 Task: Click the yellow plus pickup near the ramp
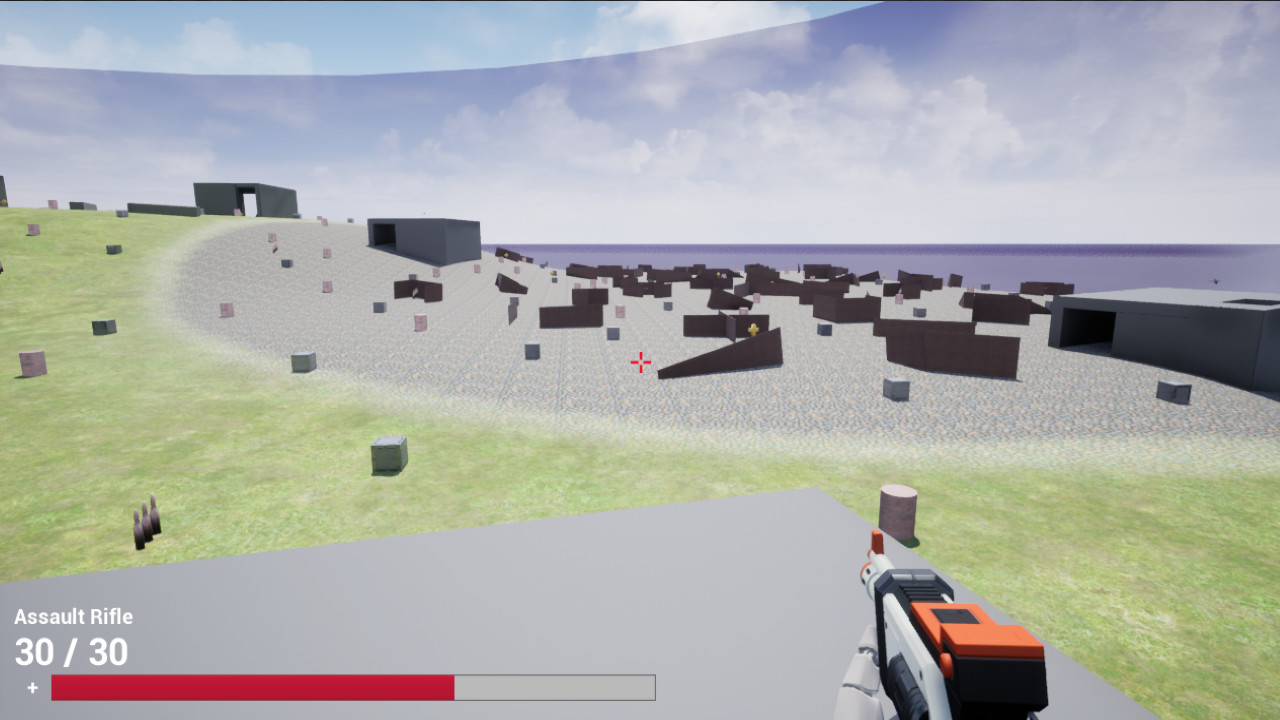753,330
